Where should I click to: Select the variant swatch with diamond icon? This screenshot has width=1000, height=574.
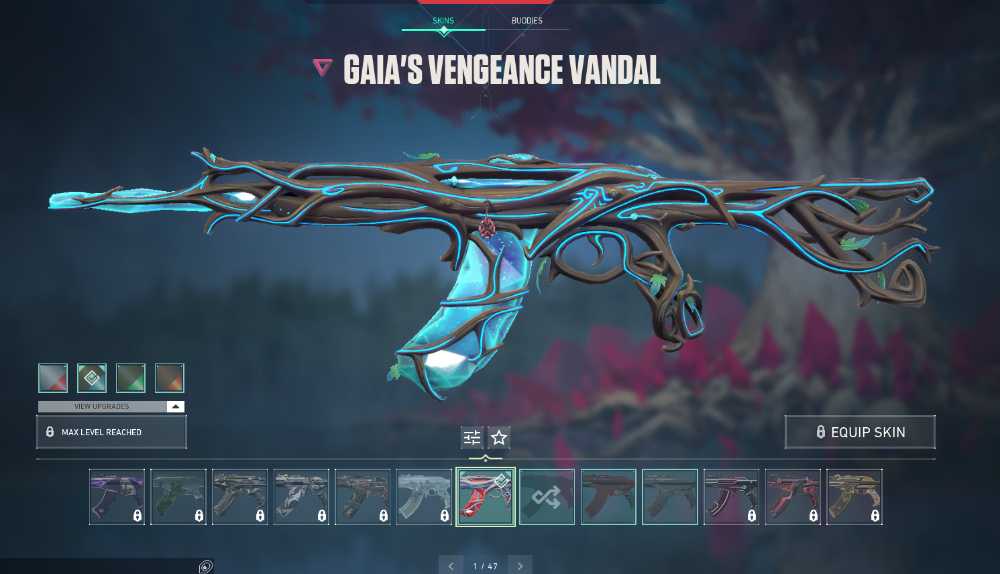click(x=92, y=378)
